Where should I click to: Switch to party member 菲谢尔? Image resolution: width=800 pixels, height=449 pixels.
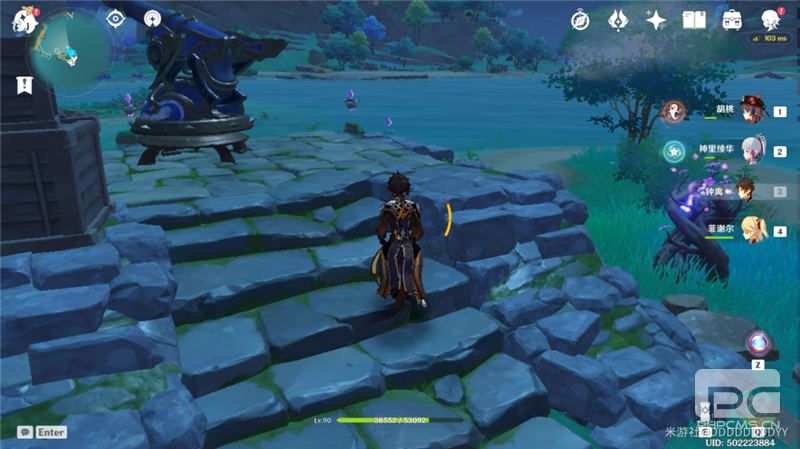coord(751,231)
